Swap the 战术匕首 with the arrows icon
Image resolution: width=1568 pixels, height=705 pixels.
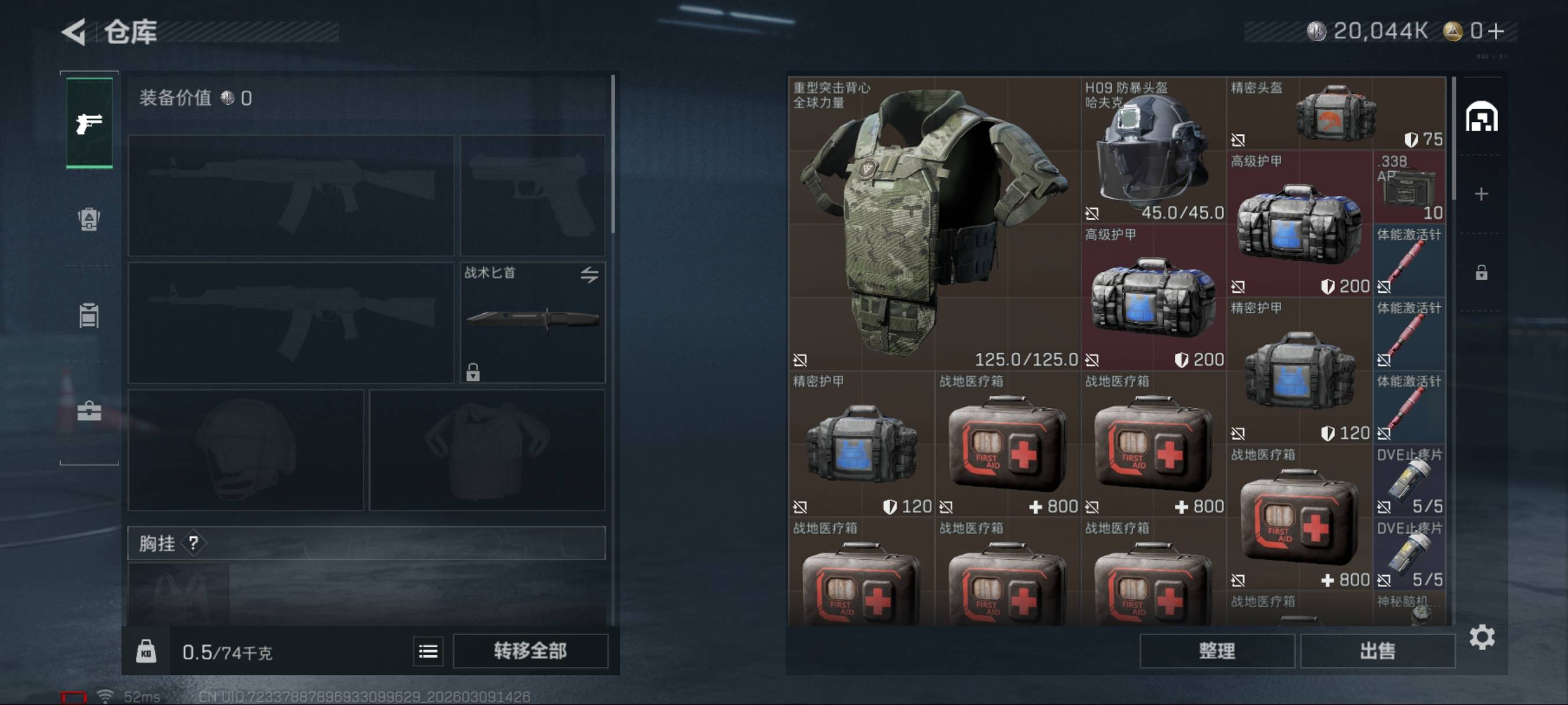pos(589,275)
